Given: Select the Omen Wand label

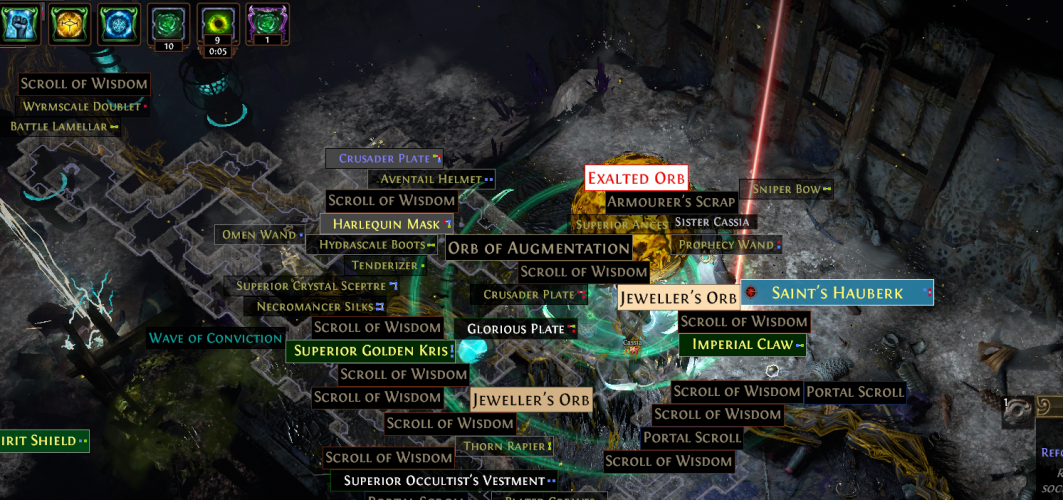Looking at the screenshot, I should click(259, 234).
